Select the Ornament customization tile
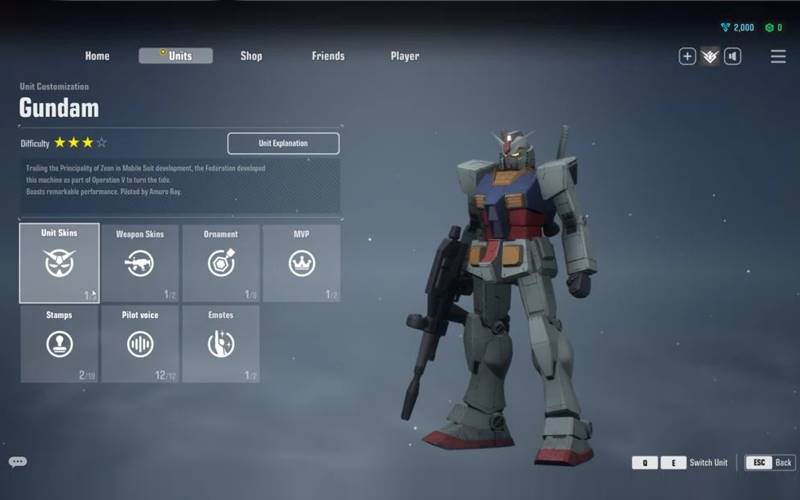The image size is (800, 500). click(x=221, y=263)
